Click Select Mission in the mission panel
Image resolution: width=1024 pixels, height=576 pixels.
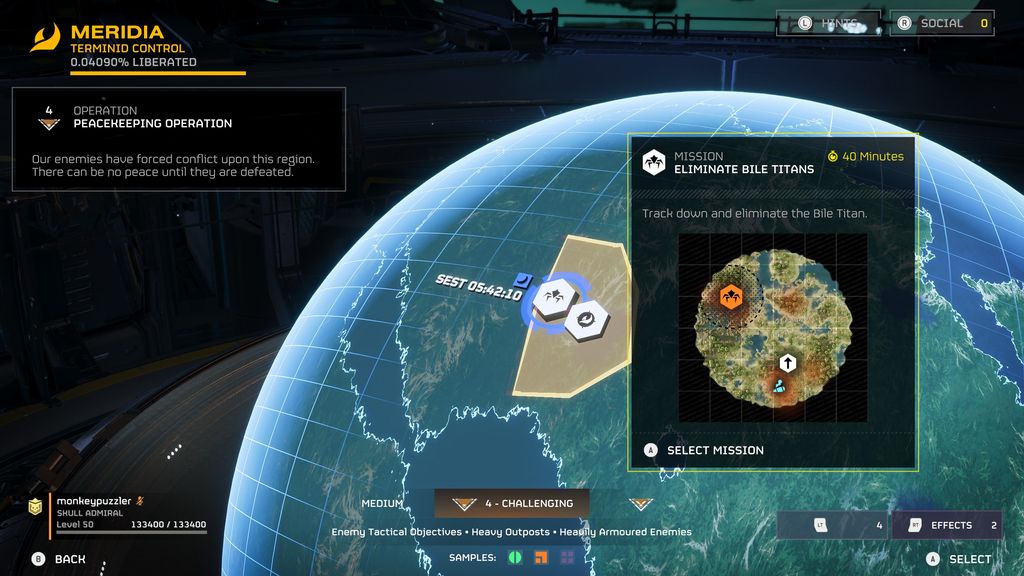tap(714, 450)
